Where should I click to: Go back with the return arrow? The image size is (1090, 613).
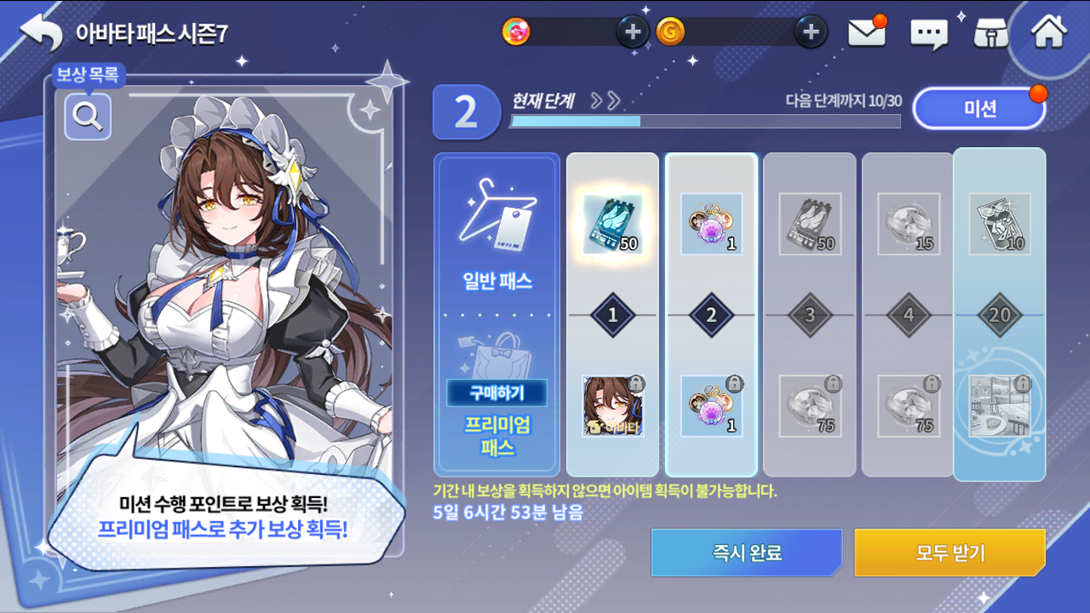click(x=40, y=32)
